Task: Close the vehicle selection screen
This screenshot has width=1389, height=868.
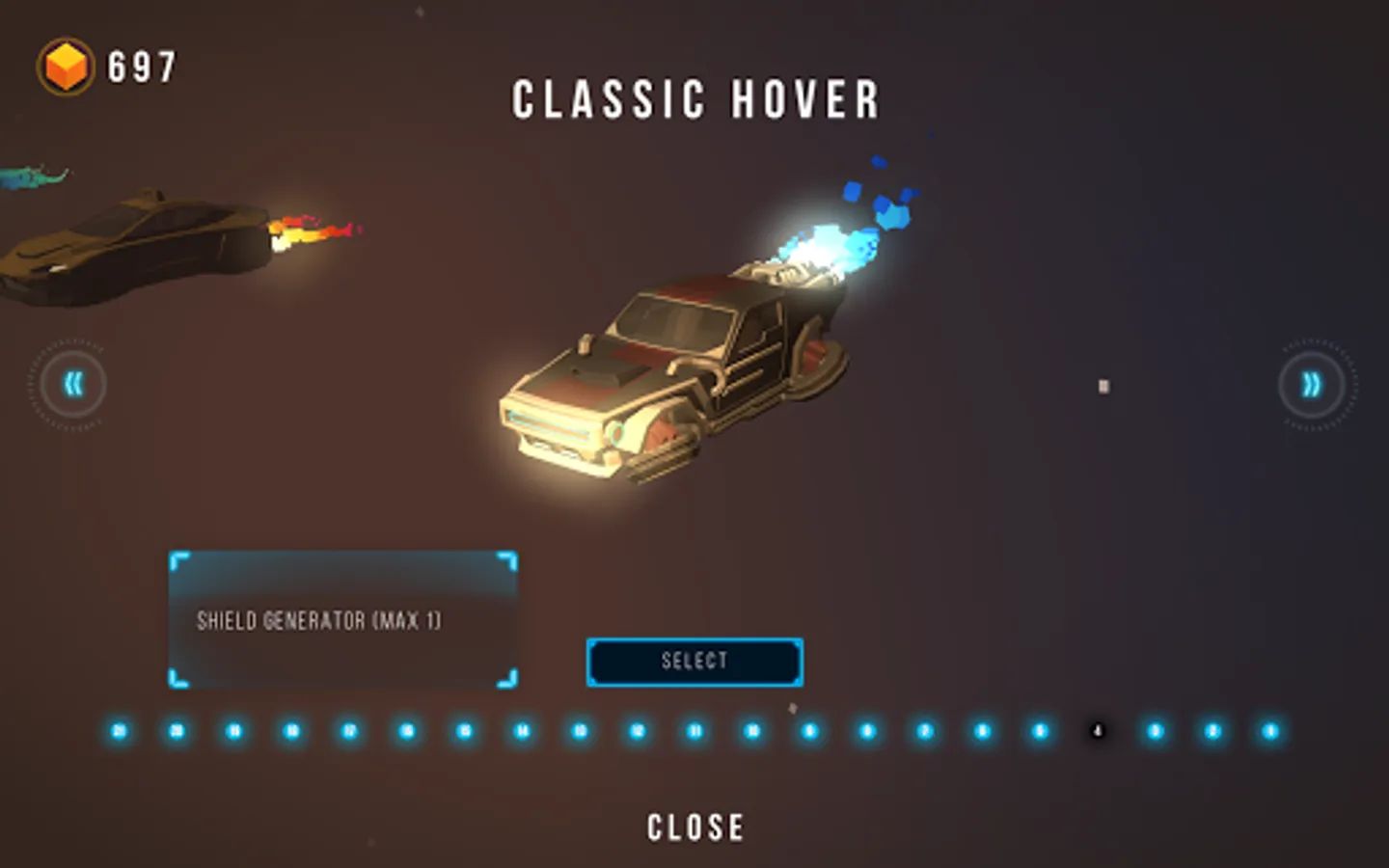Action: pos(694,827)
